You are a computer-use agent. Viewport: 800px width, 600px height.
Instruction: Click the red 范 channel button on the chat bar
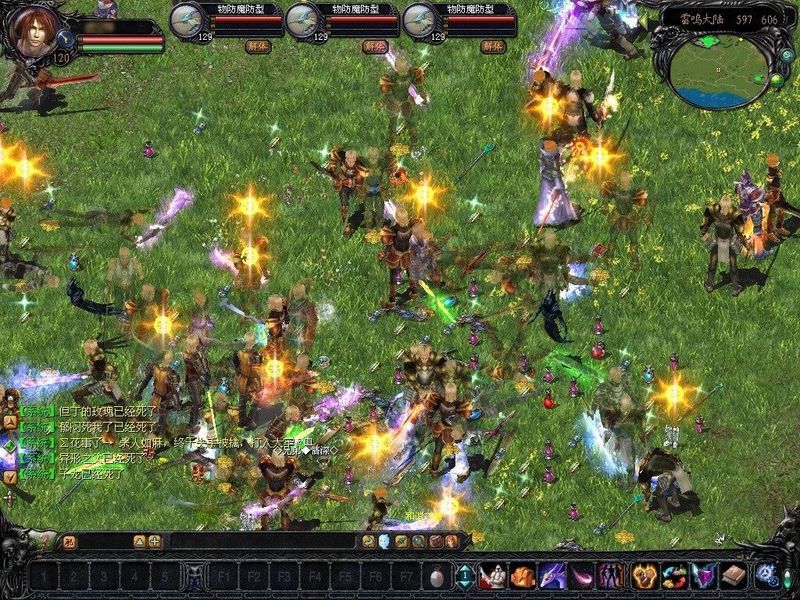pyautogui.click(x=70, y=541)
